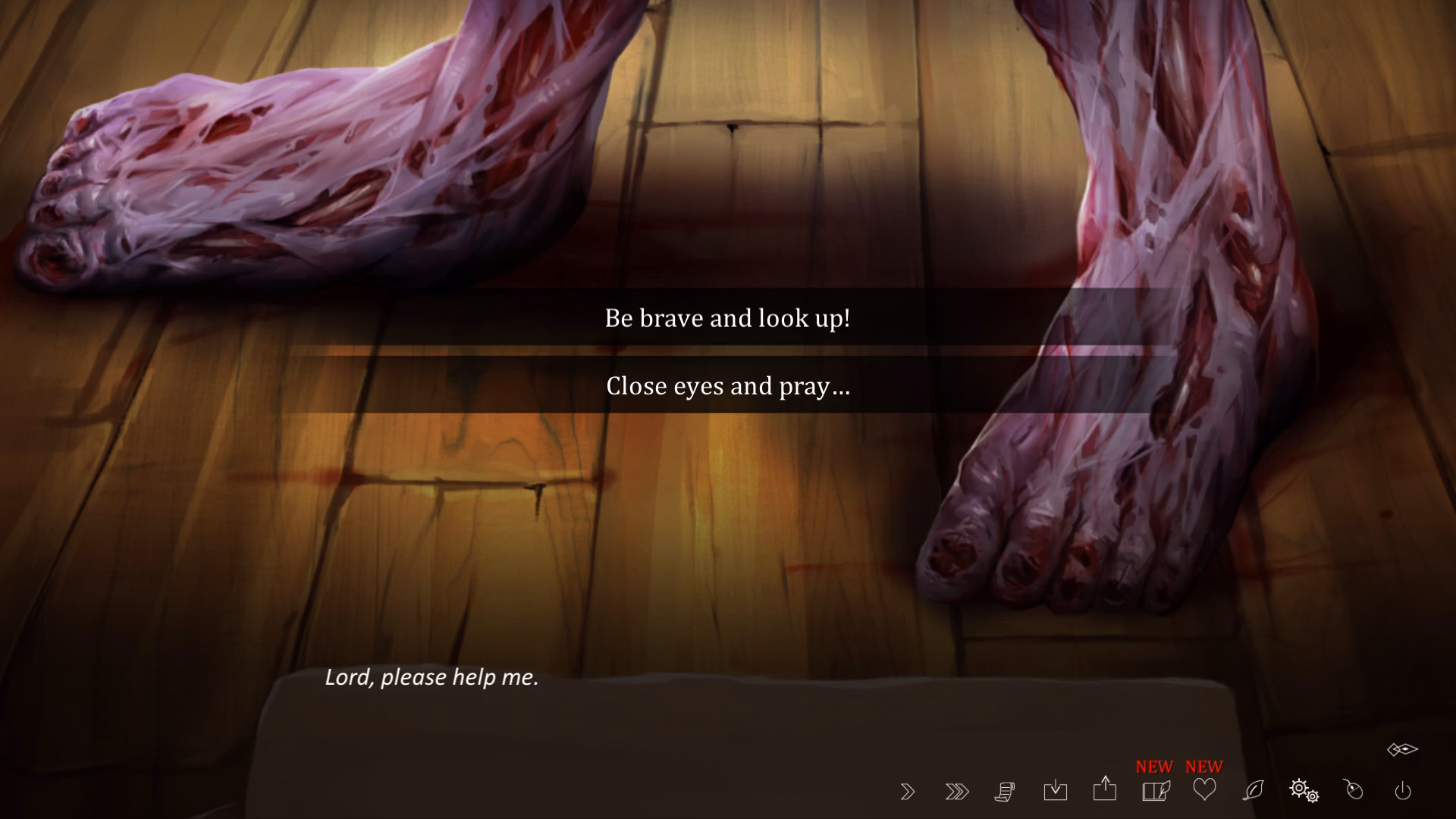Click the red NEW label above the journal icon
1456x819 pixels.
1152,766
